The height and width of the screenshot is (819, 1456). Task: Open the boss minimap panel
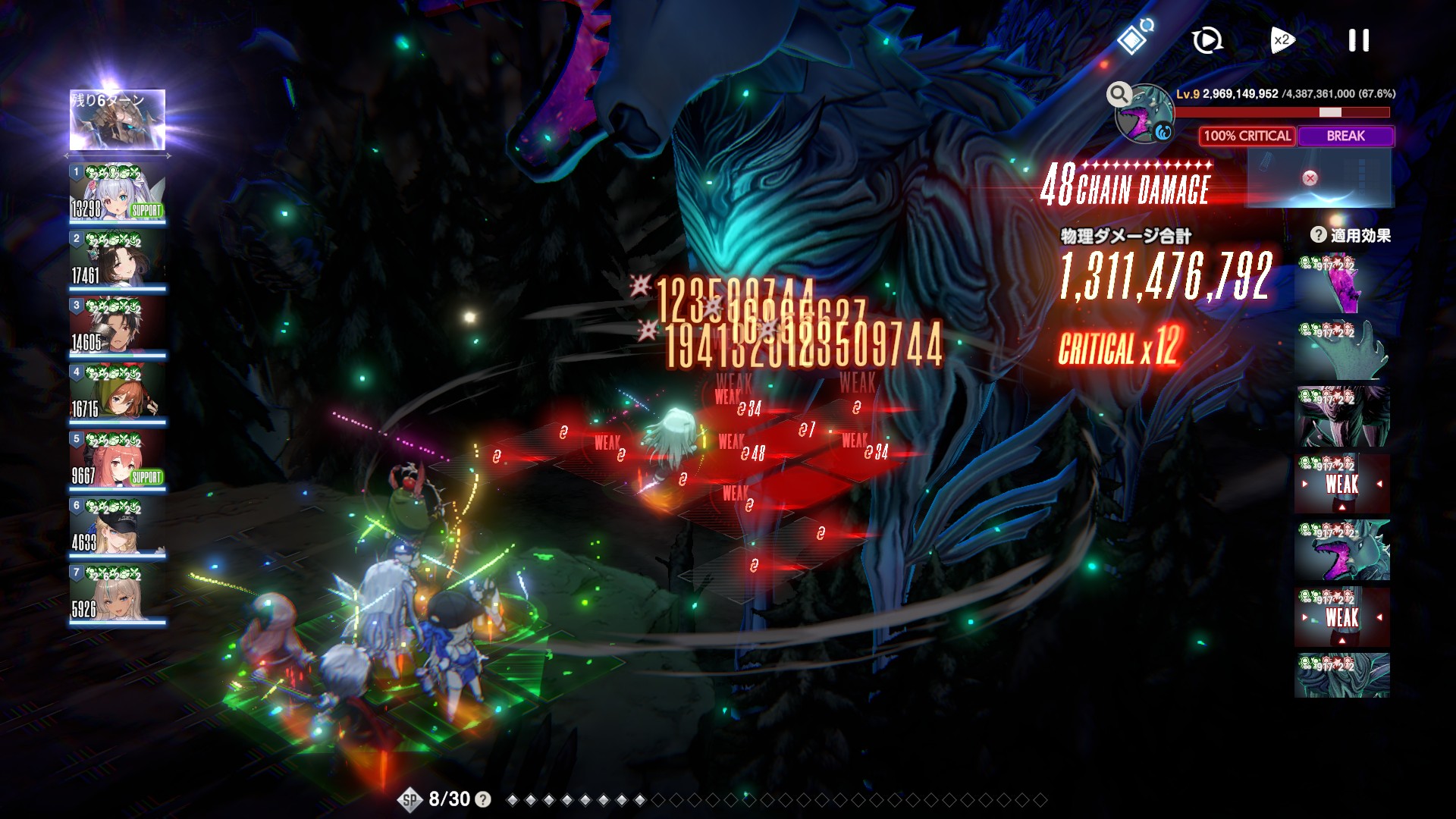[x=1319, y=177]
